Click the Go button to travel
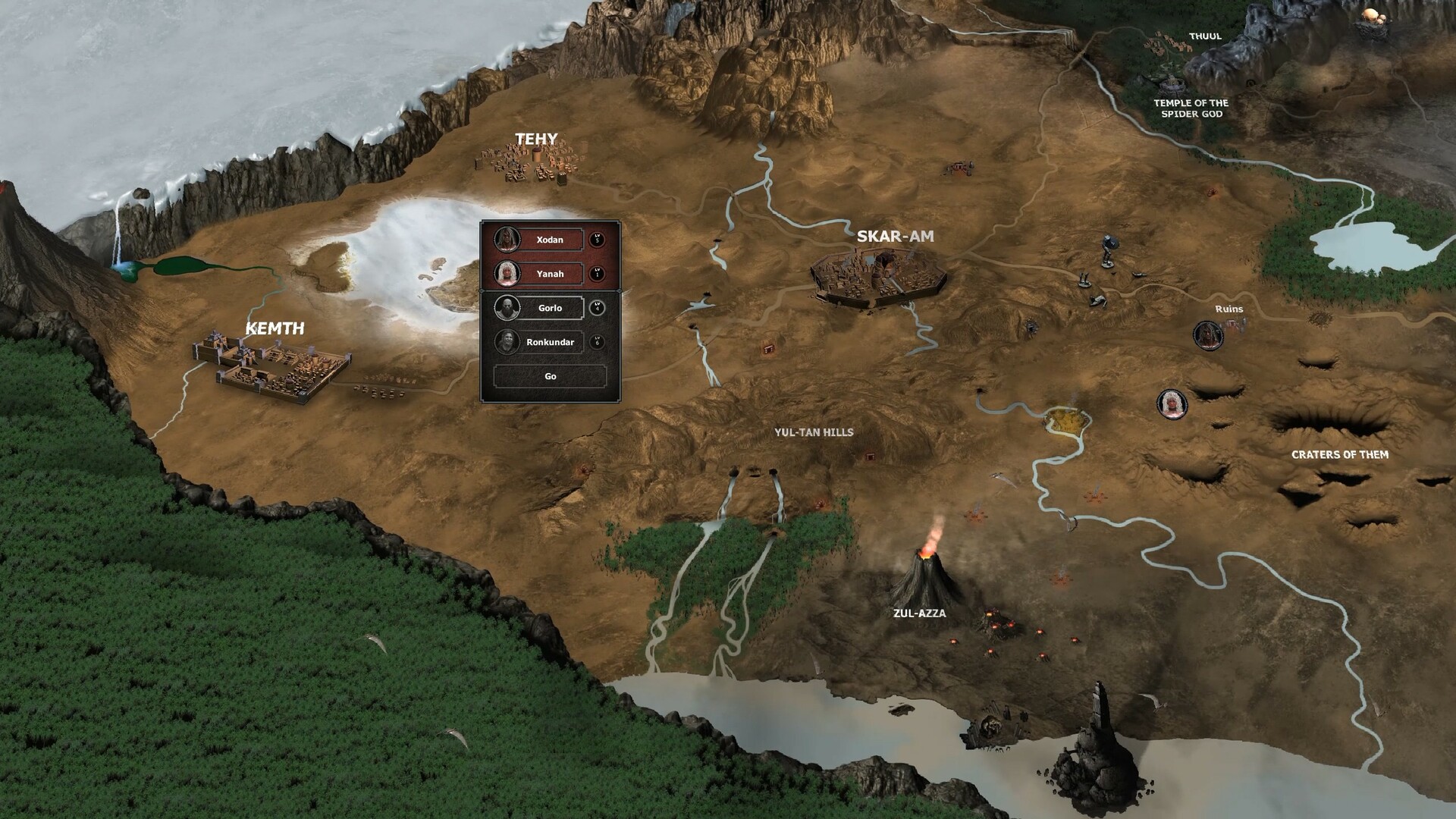 coord(551,377)
